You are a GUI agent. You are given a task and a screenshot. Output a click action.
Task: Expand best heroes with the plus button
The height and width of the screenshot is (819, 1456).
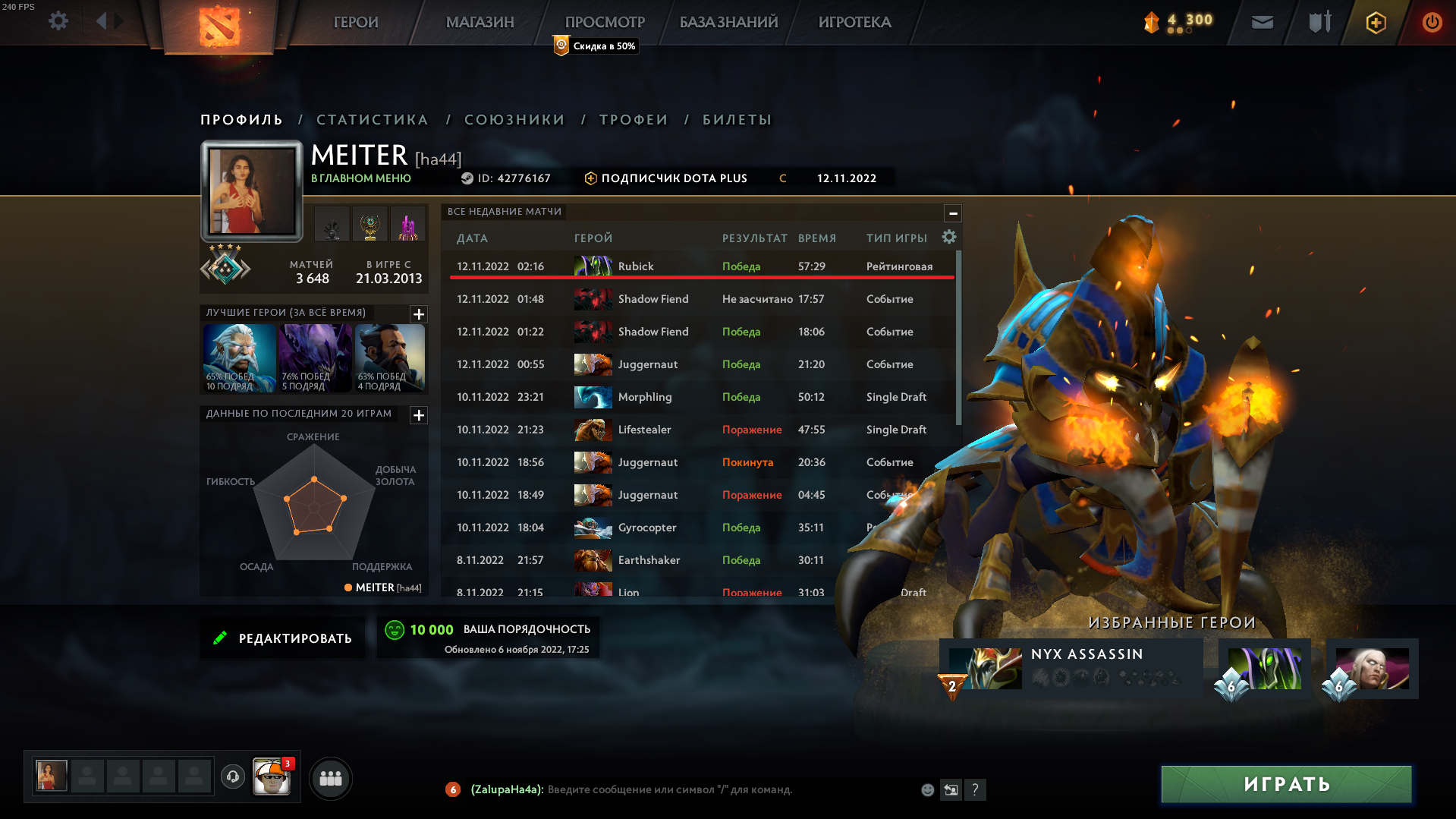pos(418,314)
